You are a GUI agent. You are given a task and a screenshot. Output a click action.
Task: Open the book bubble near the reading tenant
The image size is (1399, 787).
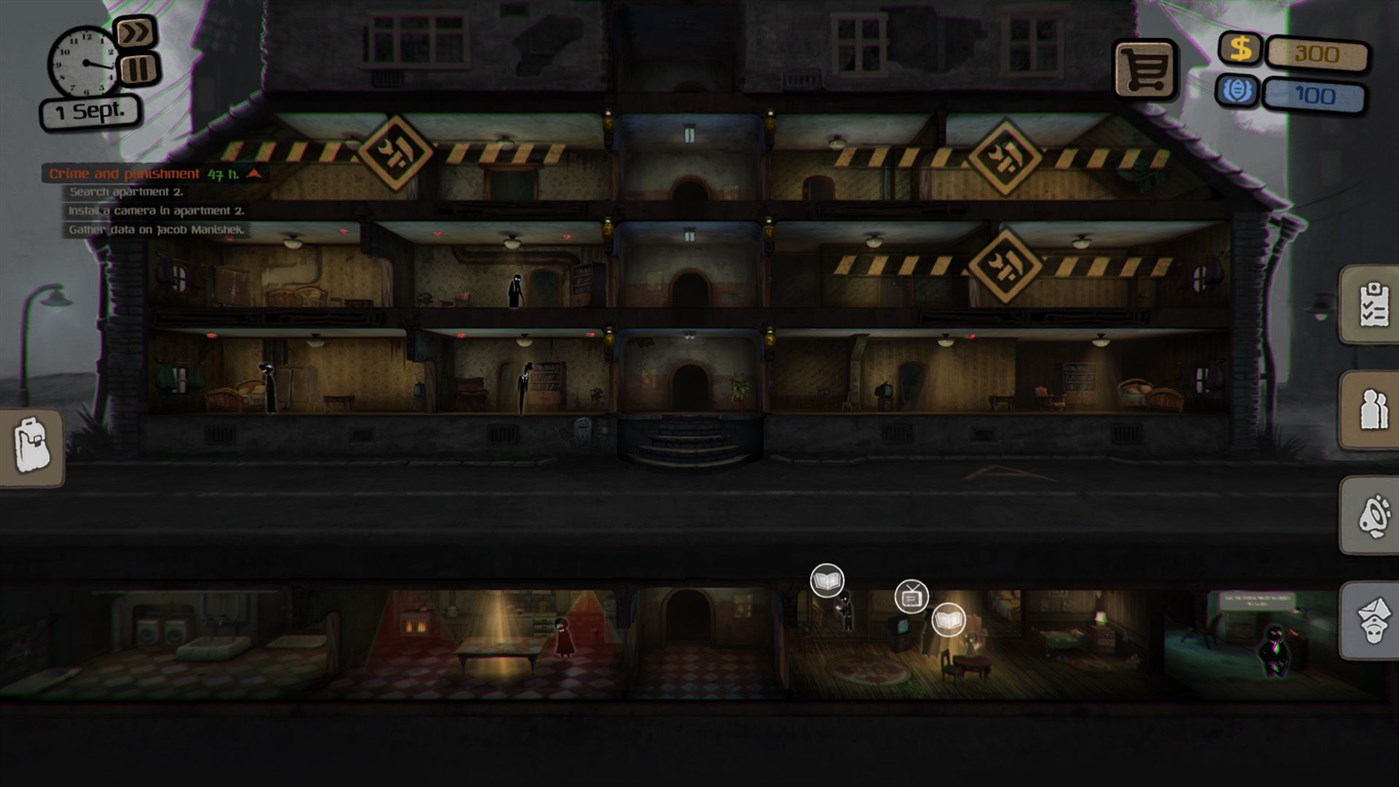click(826, 579)
